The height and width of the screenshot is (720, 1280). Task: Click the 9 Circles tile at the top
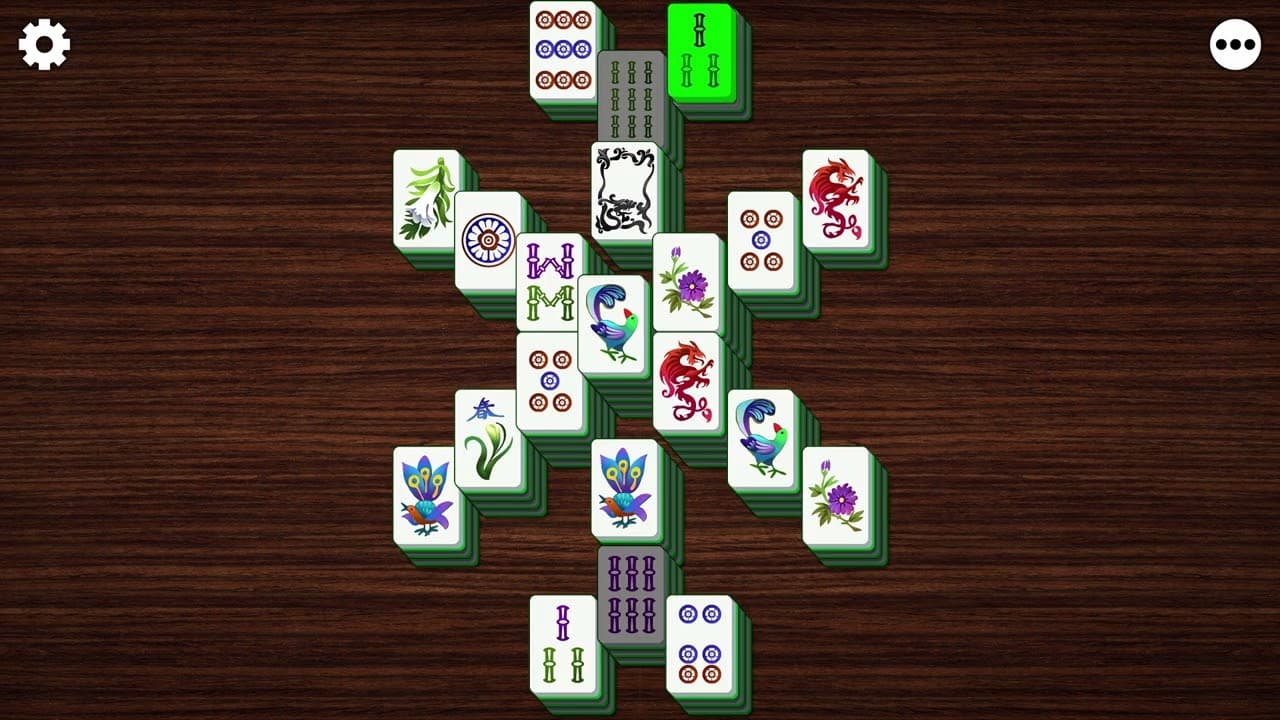click(562, 50)
